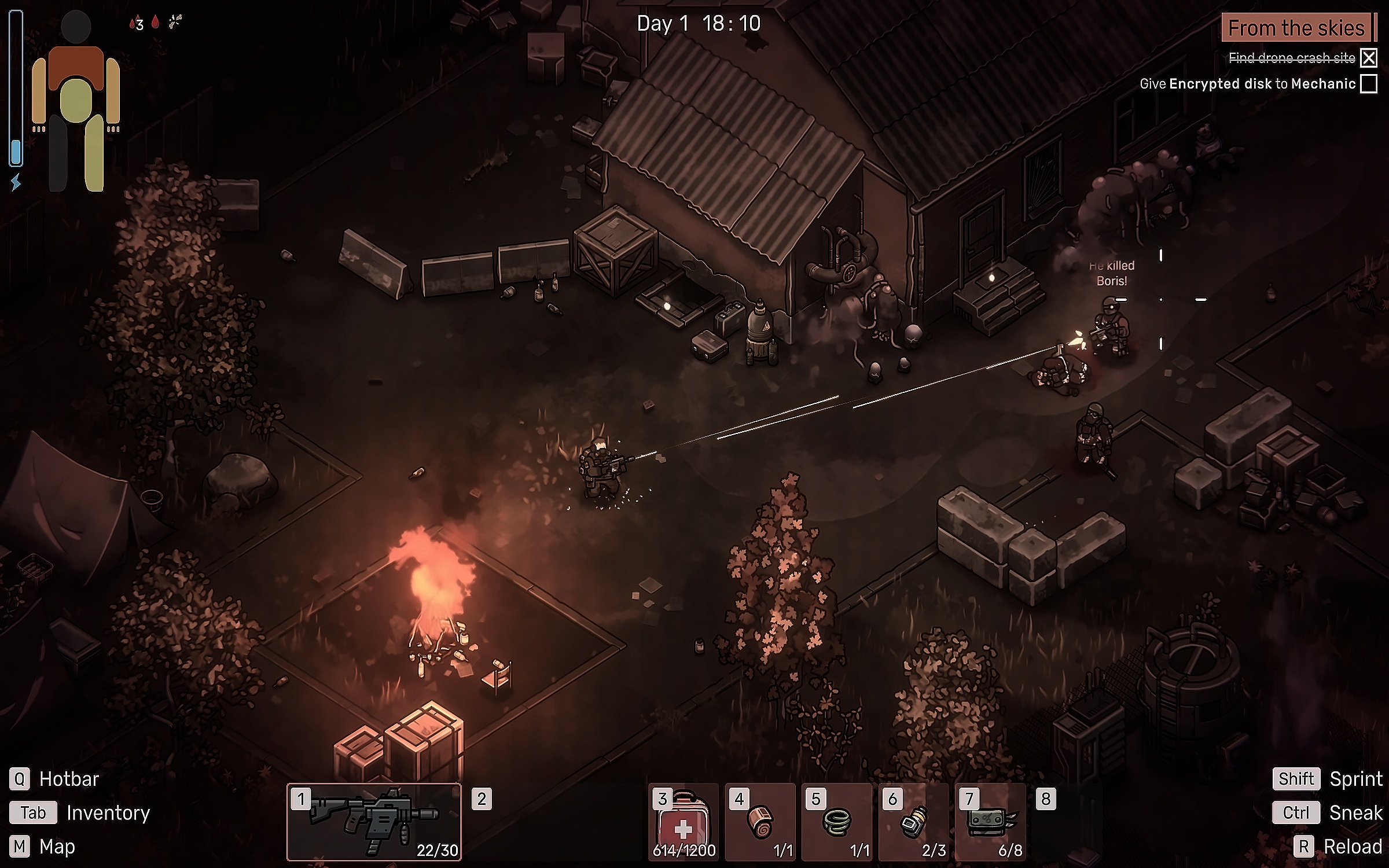Select the pill bottle in slot 6

(913, 822)
